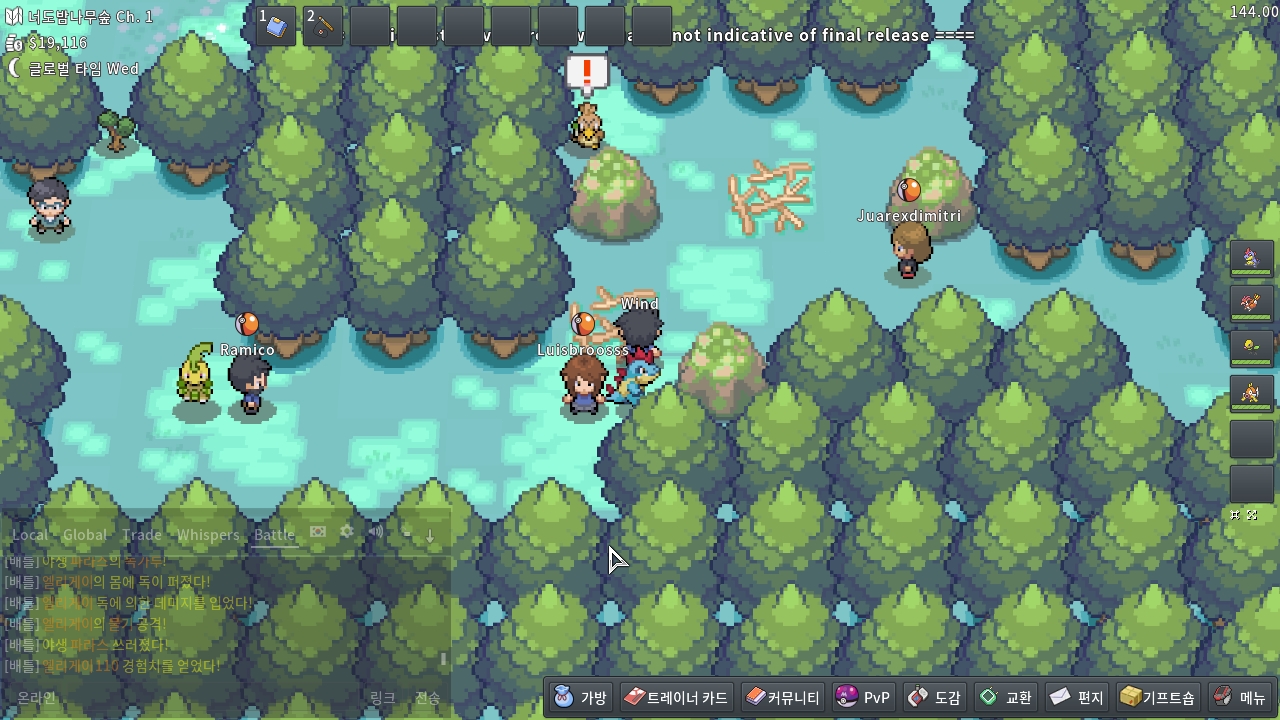The width and height of the screenshot is (1280, 720).
Task: Select the Battle chat tab
Action: point(274,535)
